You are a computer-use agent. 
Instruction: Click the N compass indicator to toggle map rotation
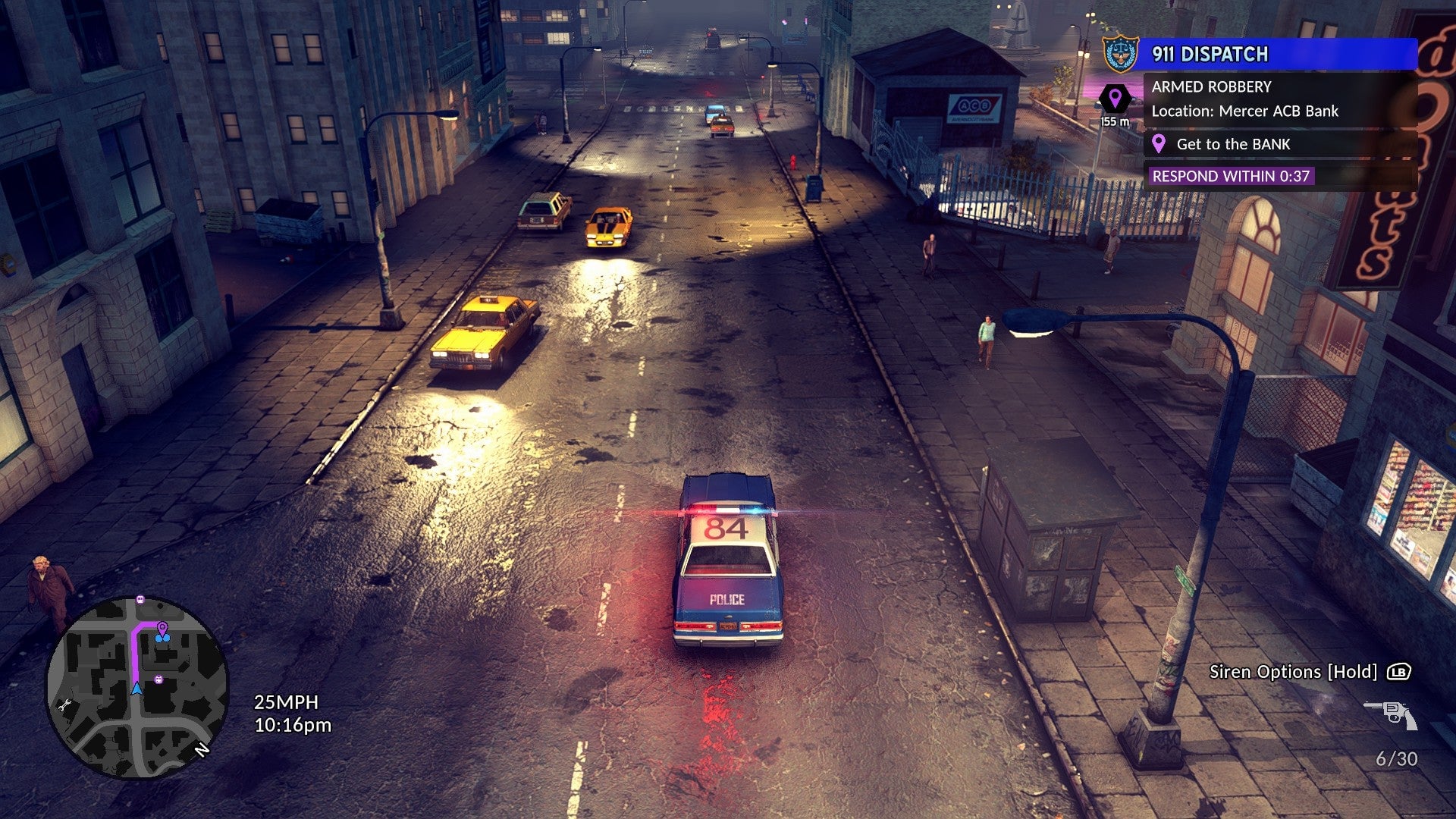(x=203, y=750)
